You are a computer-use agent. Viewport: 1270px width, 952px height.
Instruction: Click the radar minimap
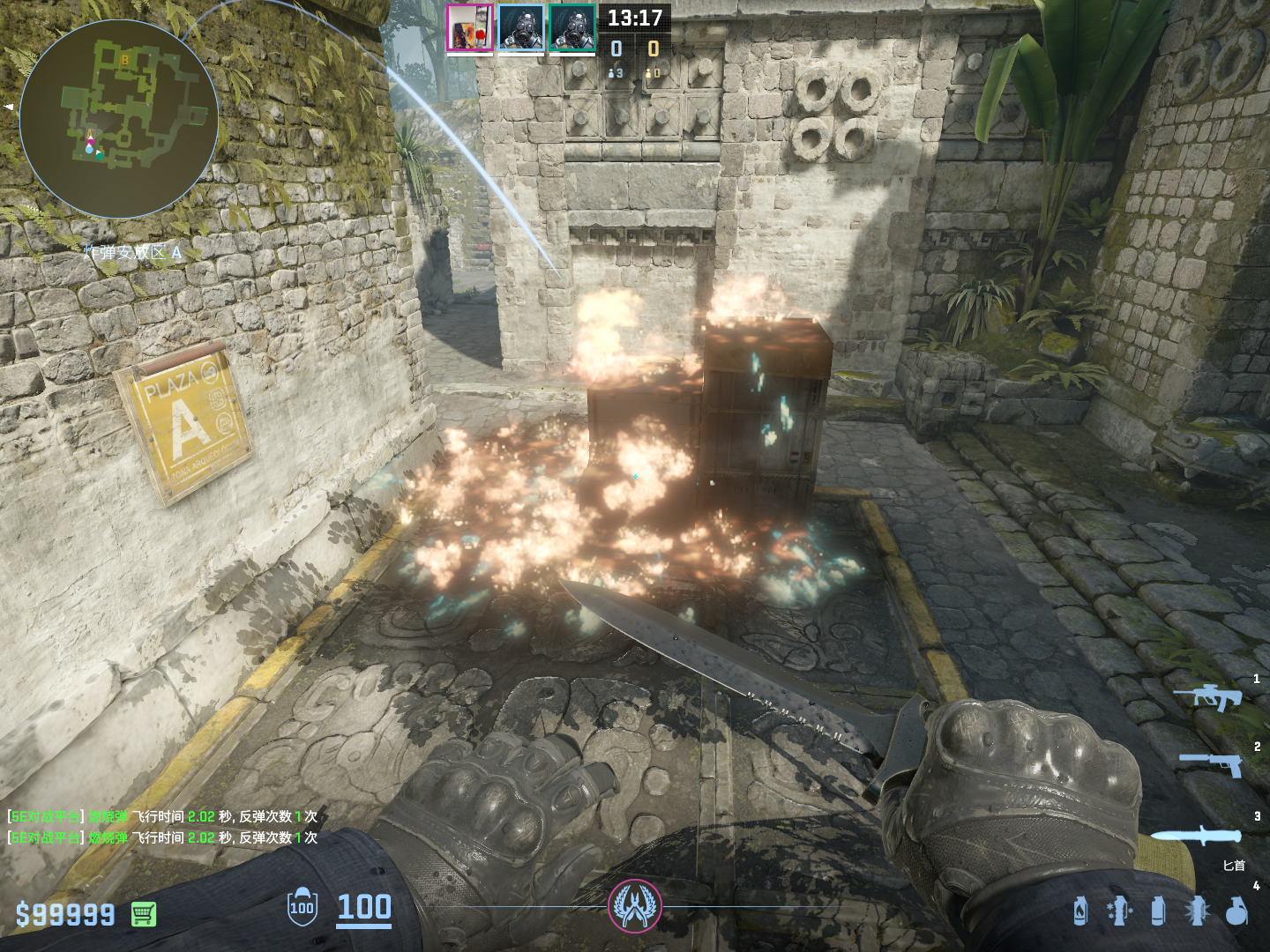pos(118,119)
